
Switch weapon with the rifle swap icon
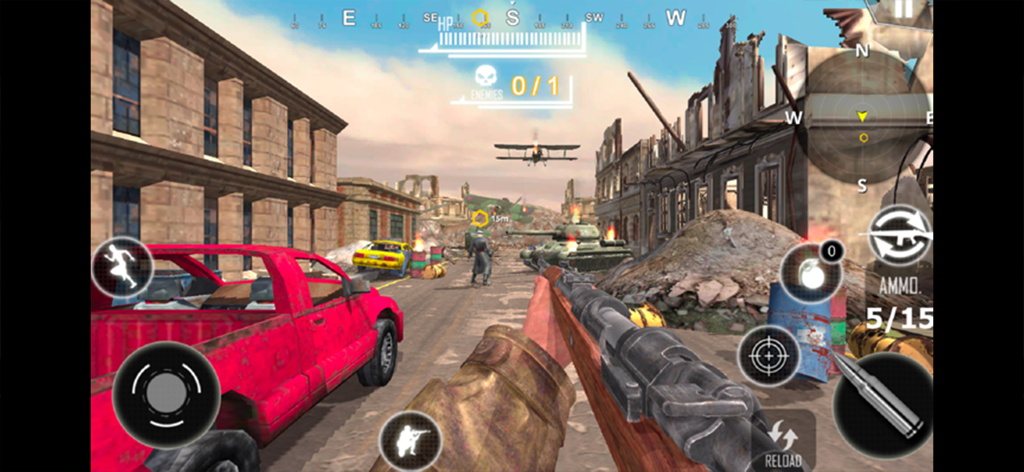point(898,236)
